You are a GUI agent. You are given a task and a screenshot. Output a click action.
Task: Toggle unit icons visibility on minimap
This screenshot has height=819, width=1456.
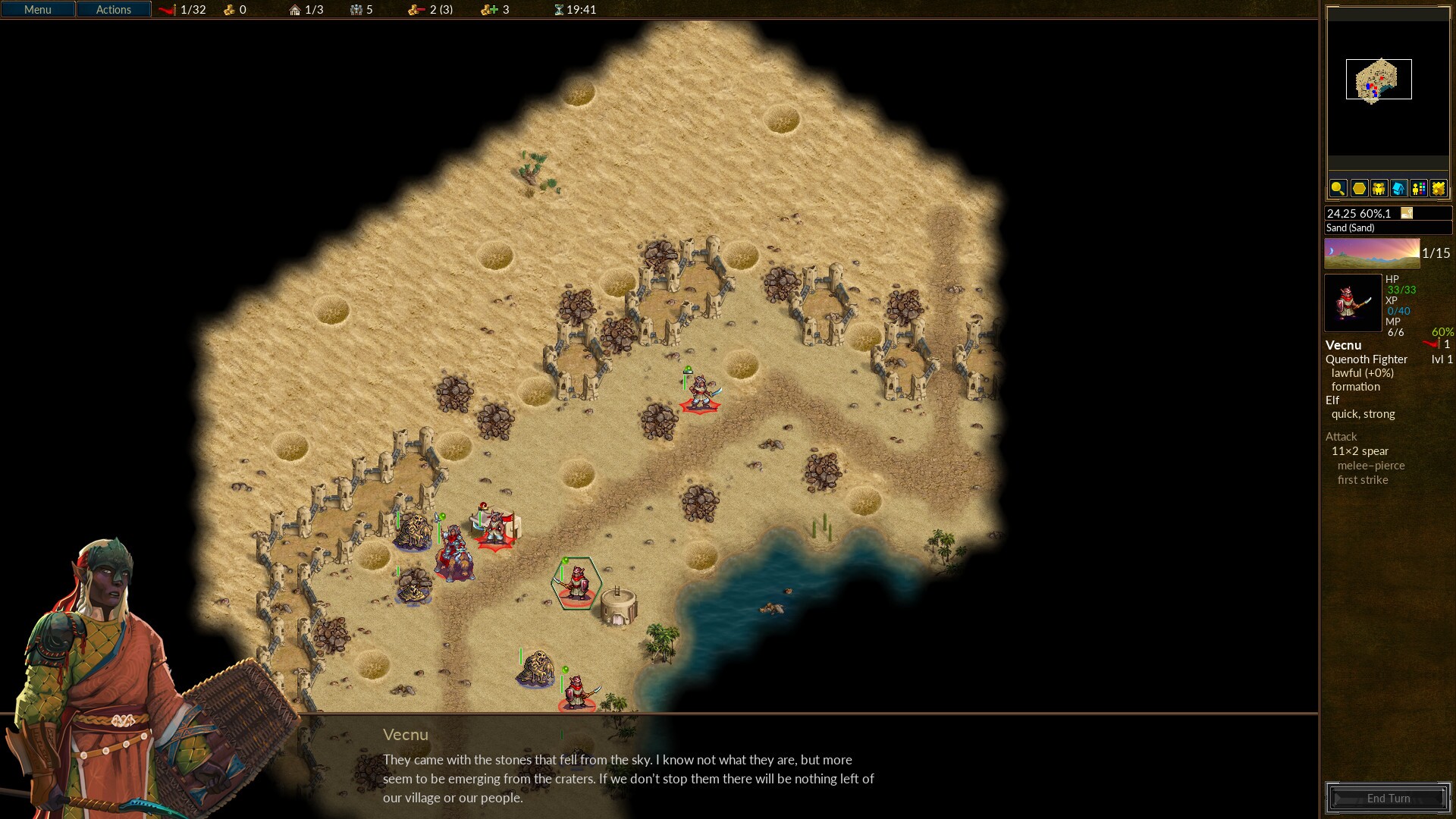[1378, 189]
